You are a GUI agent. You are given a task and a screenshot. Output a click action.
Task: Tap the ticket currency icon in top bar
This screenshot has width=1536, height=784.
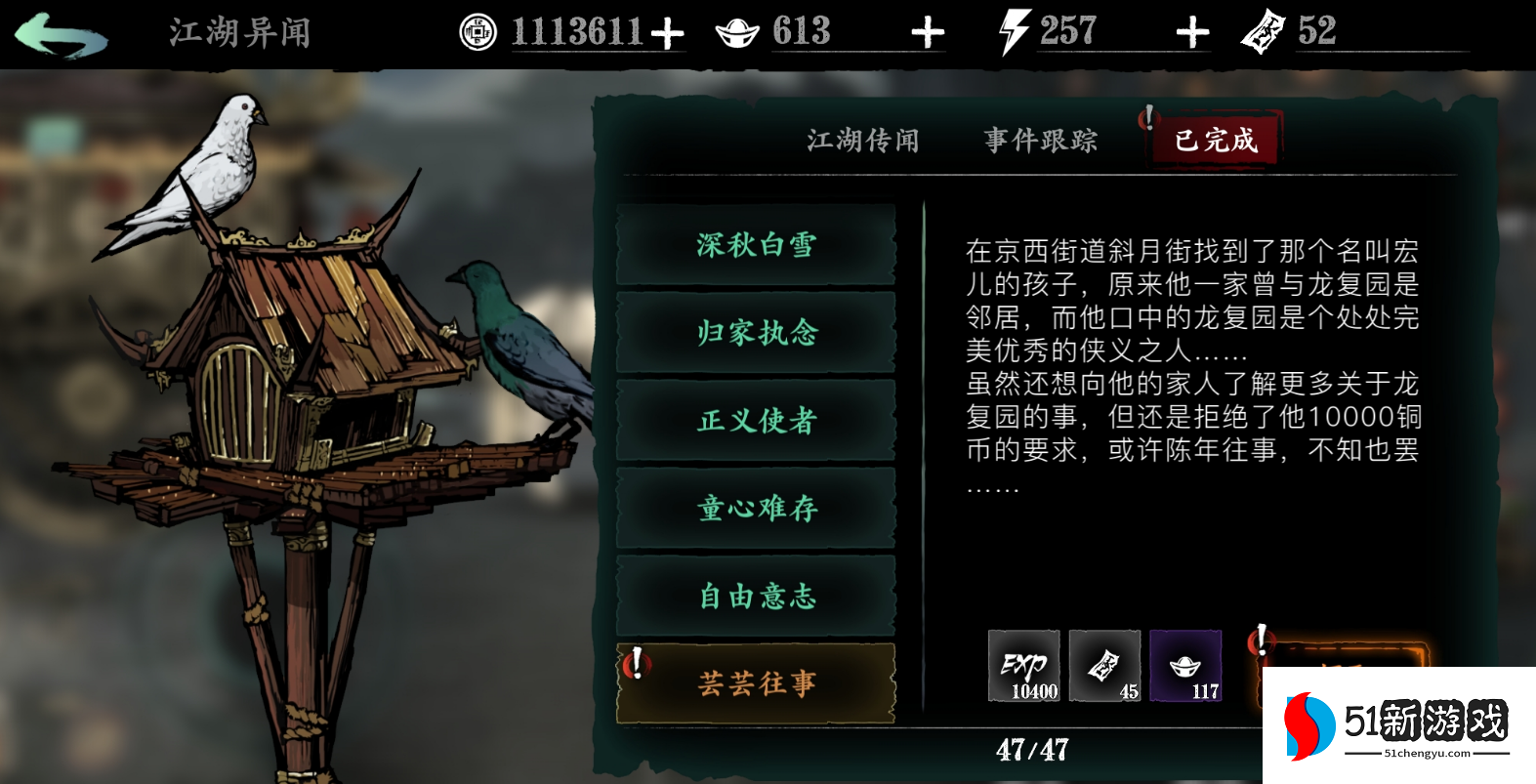1266,32
